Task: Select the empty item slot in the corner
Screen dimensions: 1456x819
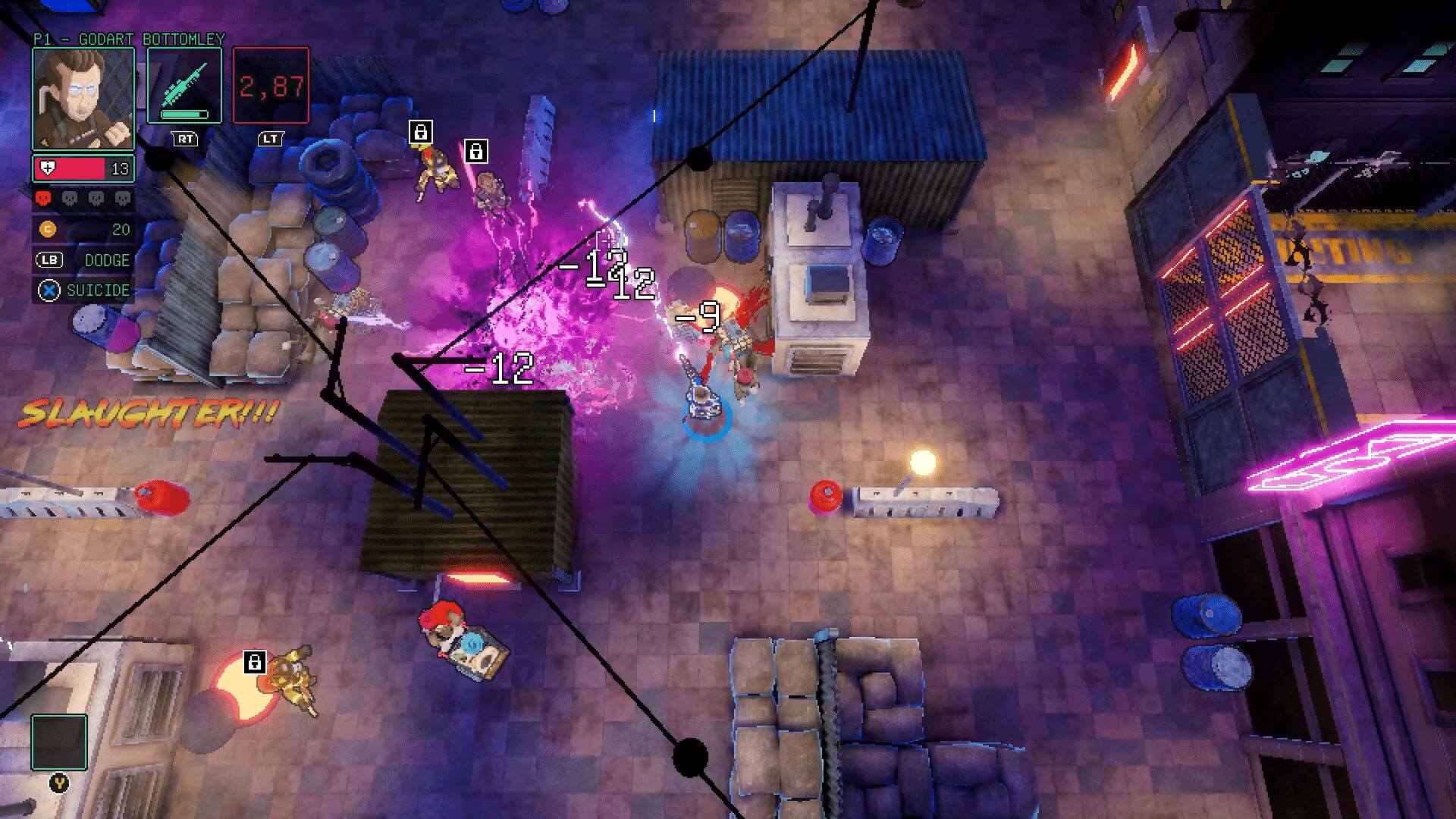Action: (x=59, y=742)
